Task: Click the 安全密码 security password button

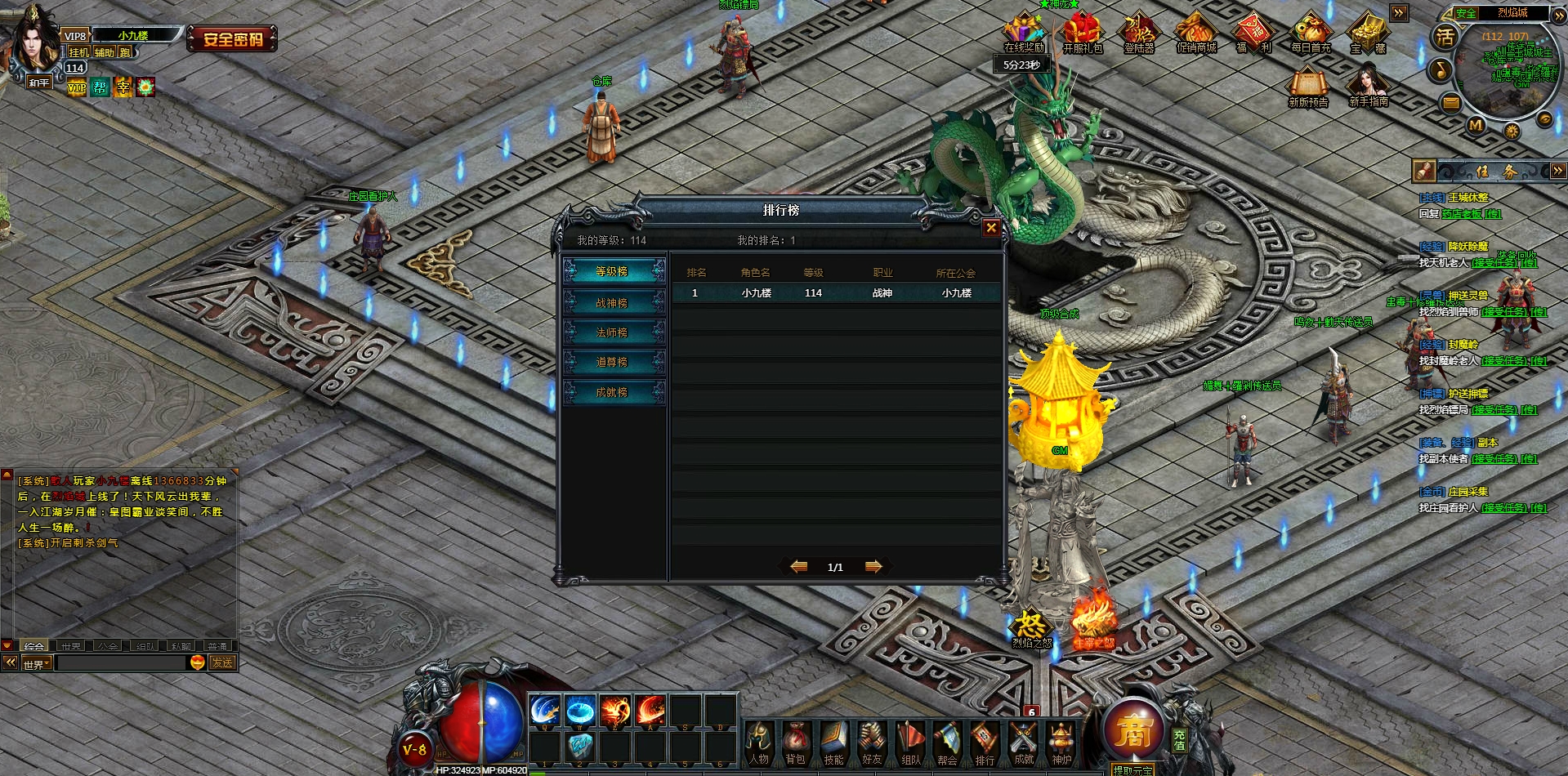Action: click(233, 38)
